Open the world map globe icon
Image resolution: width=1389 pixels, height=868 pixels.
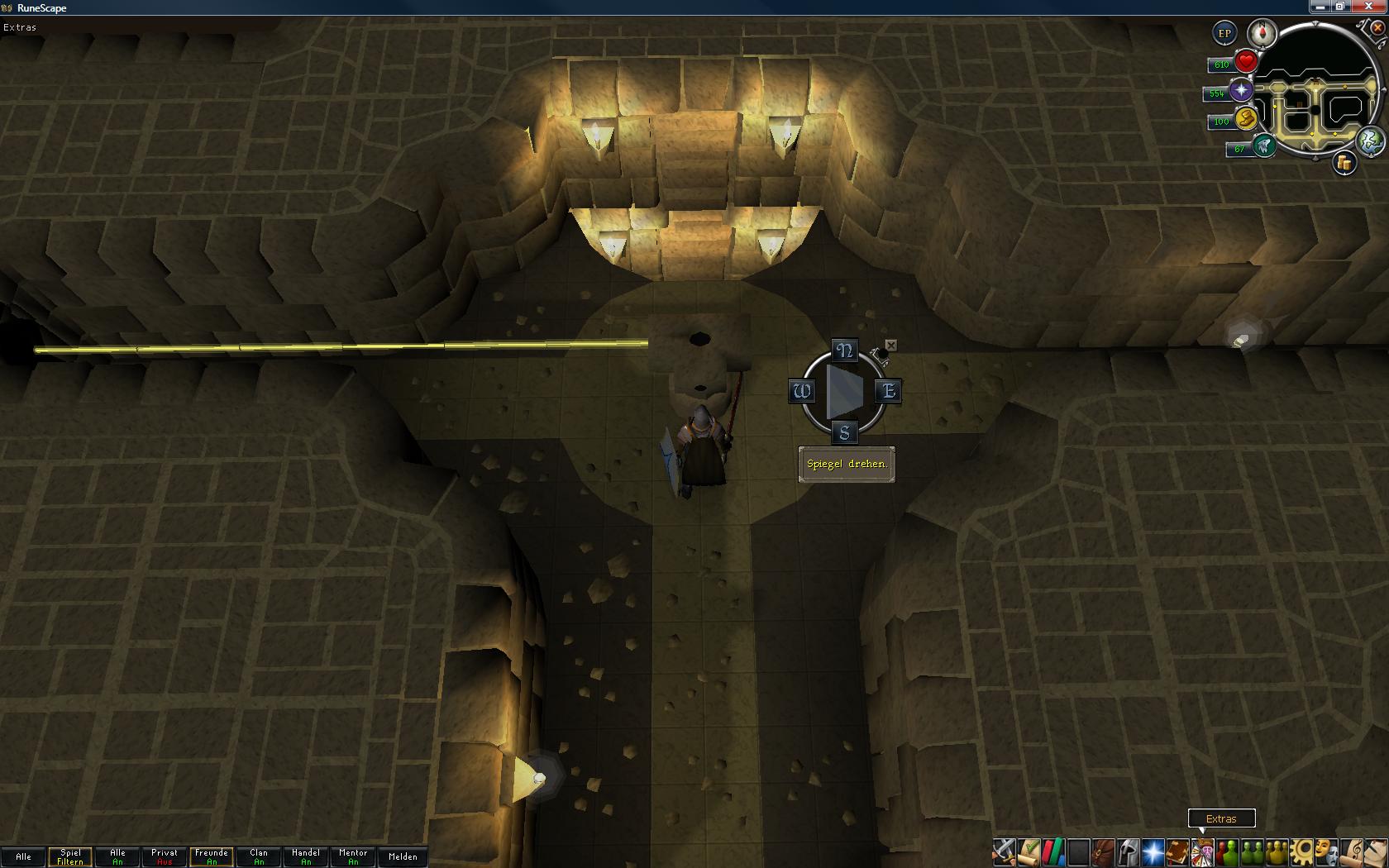1370,141
